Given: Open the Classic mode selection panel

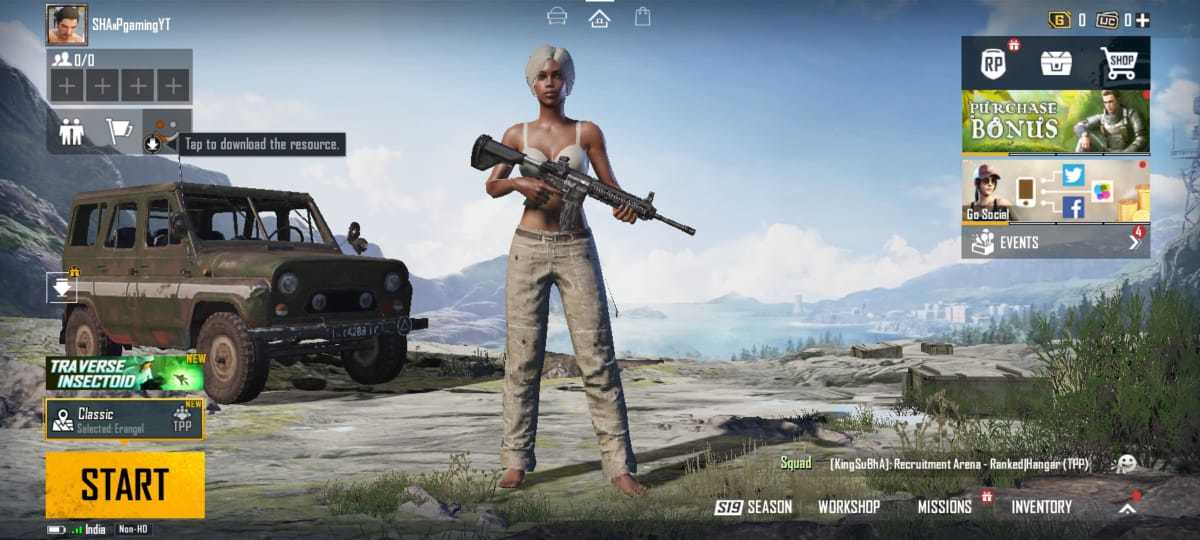Looking at the screenshot, I should 124,419.
